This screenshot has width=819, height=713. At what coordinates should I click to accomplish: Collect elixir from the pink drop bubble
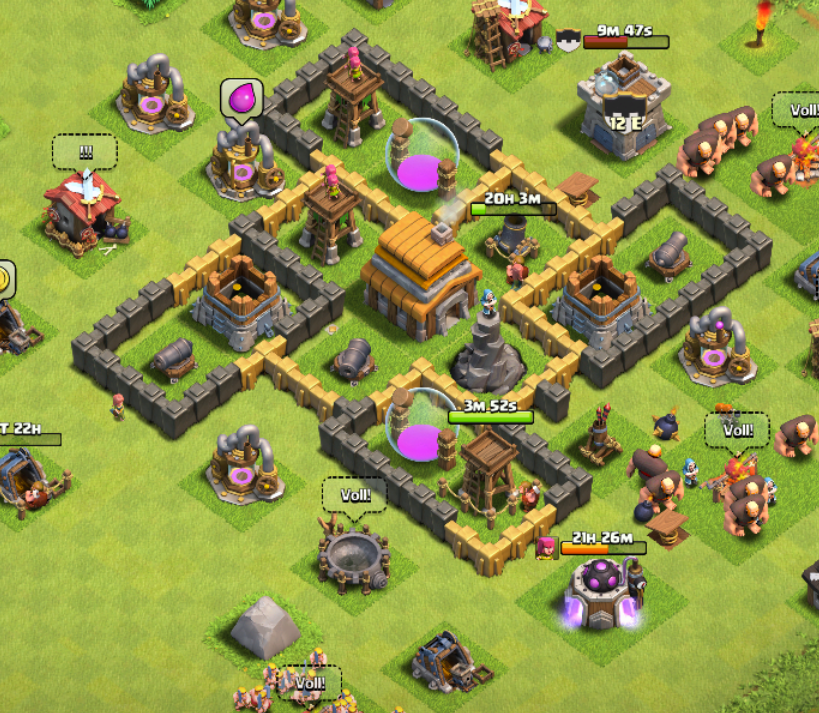click(241, 99)
